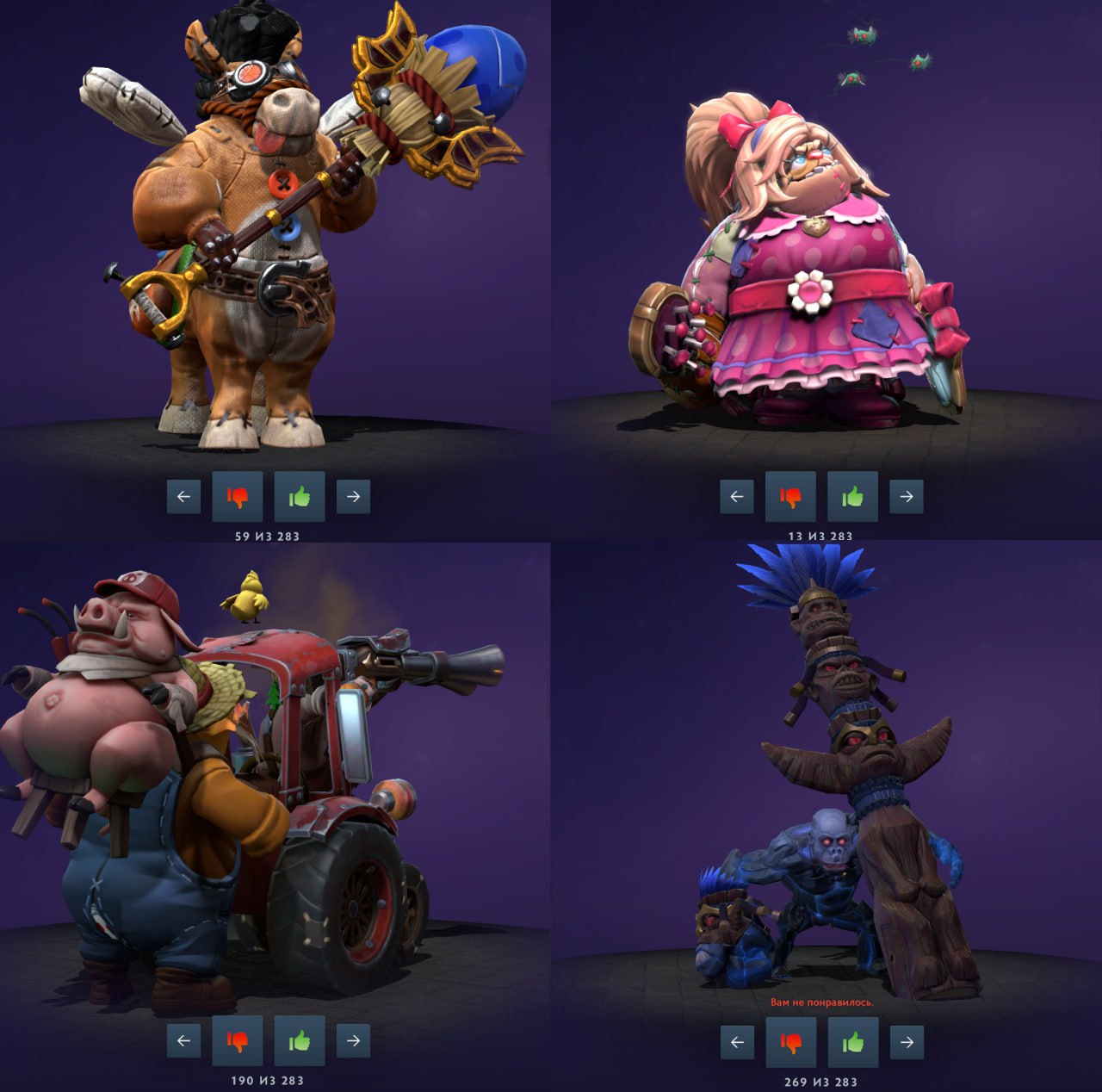Dislike the scarecrow horse set, 59 of 283
This screenshot has width=1102, height=1092.
pos(238,496)
